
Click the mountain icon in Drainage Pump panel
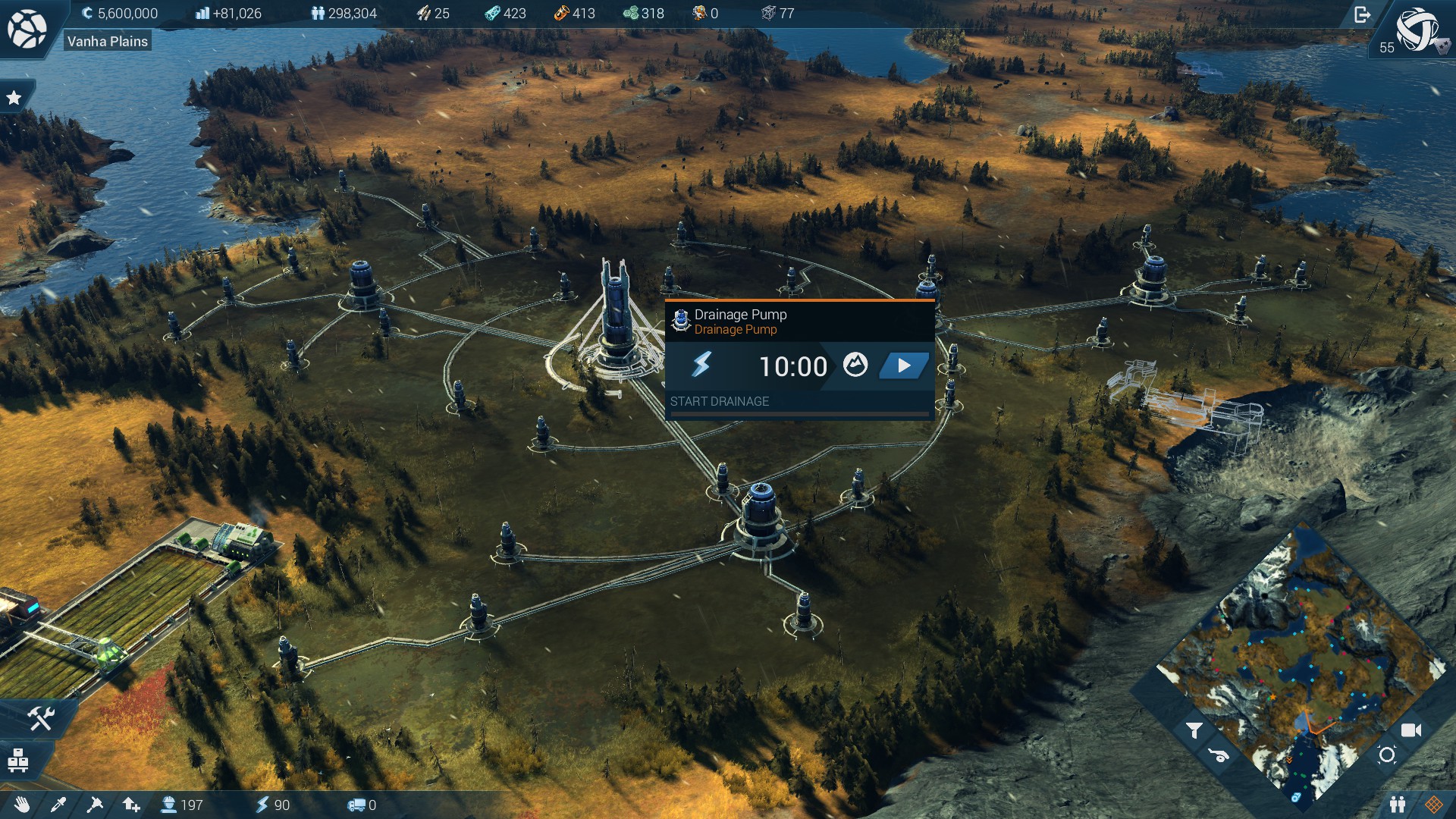855,365
